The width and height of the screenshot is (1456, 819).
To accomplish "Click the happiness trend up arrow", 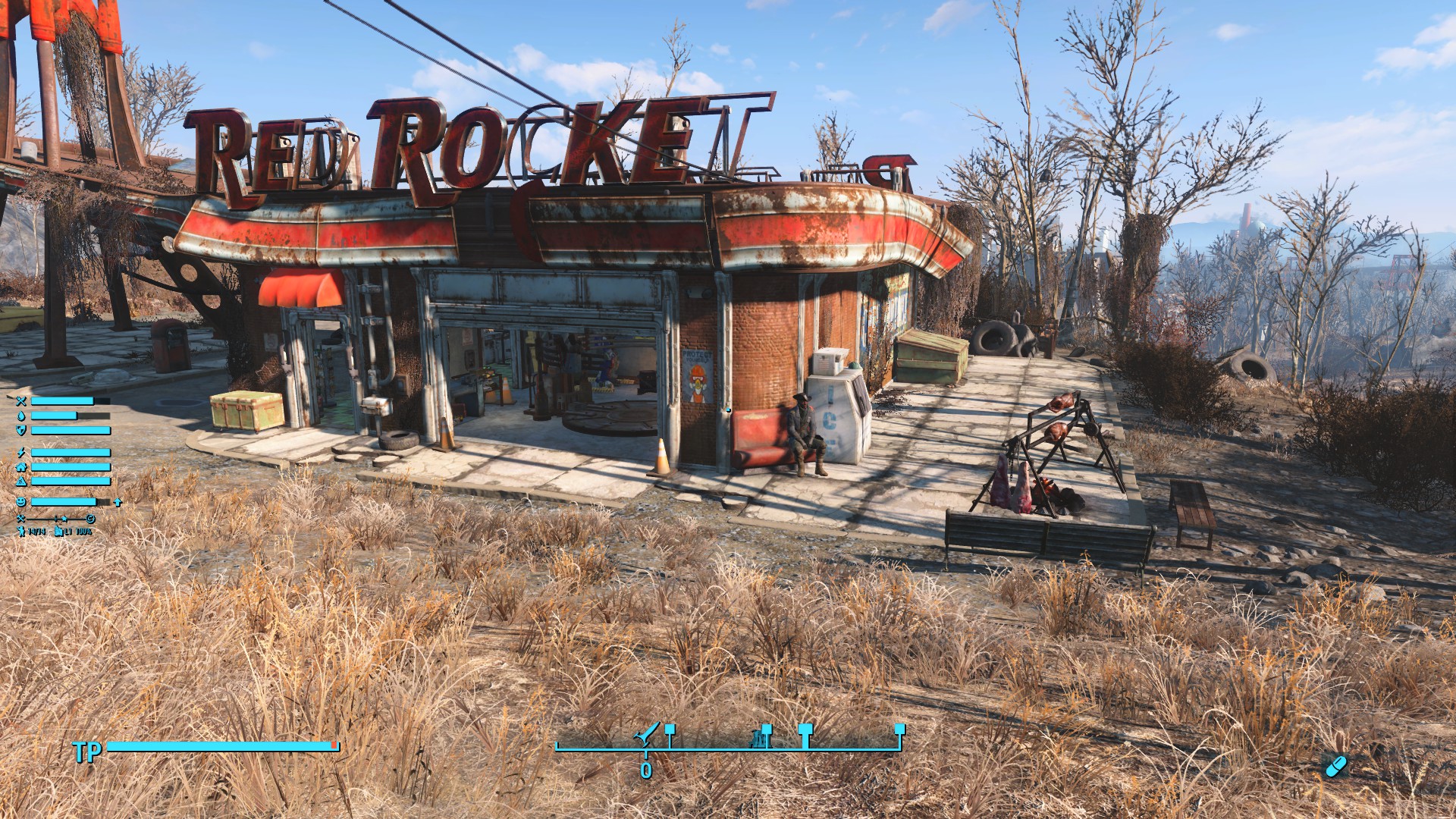I will coord(118,502).
